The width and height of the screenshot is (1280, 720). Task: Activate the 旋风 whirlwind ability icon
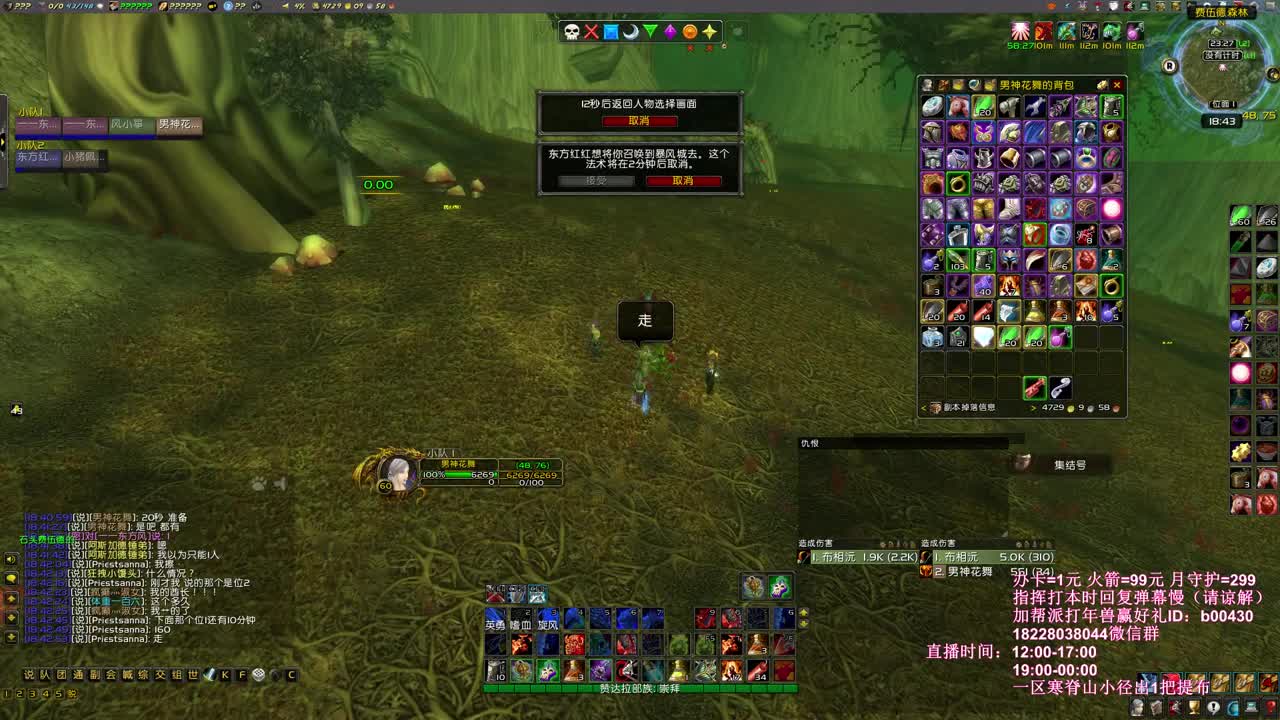(x=546, y=620)
